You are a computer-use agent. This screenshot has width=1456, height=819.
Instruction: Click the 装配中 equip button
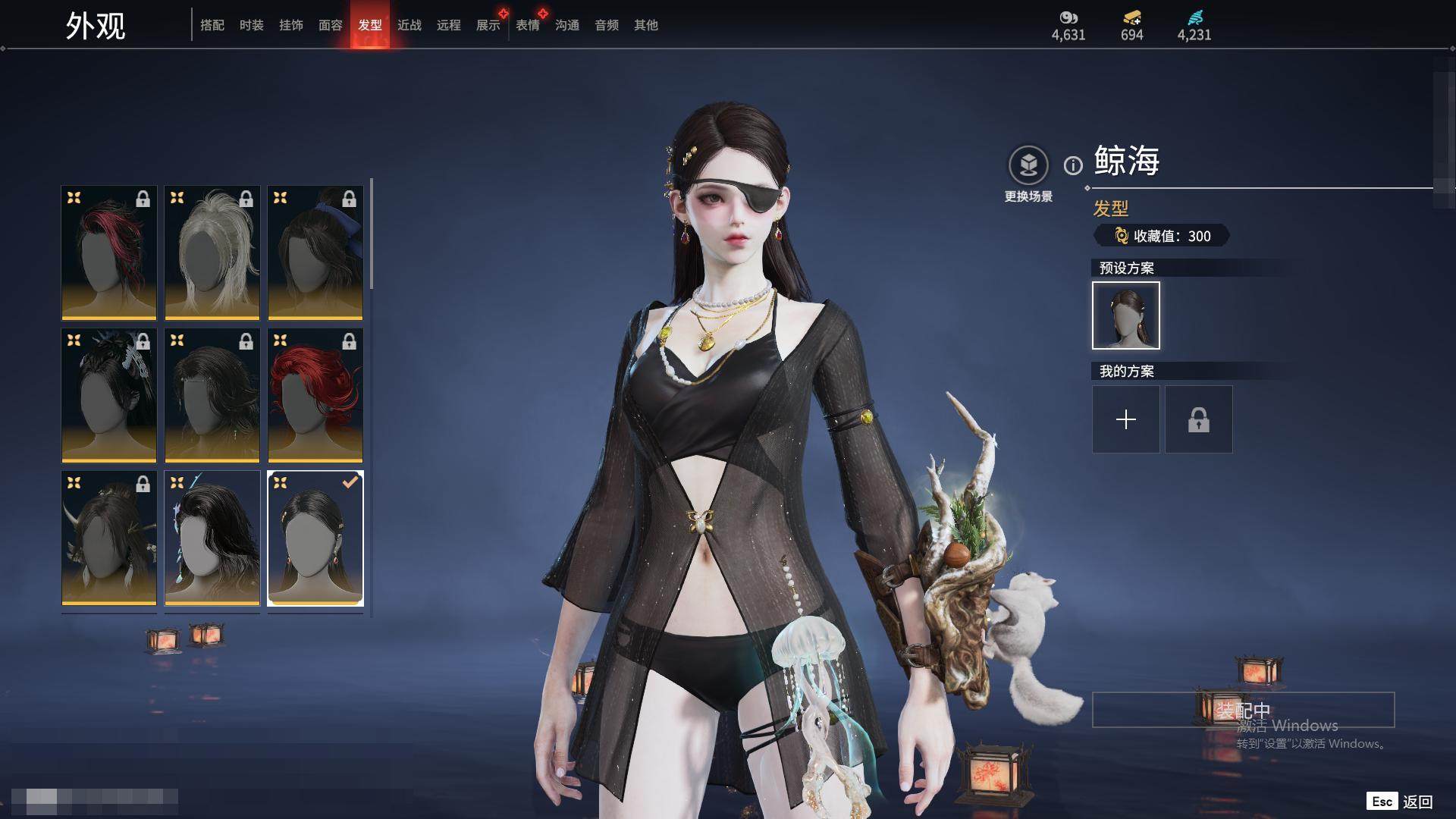1243,710
